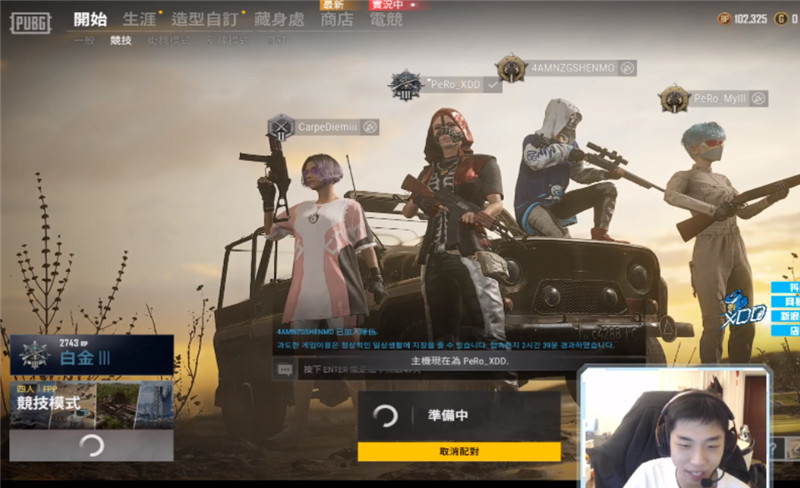Click the G-Coin currency icon
The height and width of the screenshot is (488, 800).
click(780, 19)
